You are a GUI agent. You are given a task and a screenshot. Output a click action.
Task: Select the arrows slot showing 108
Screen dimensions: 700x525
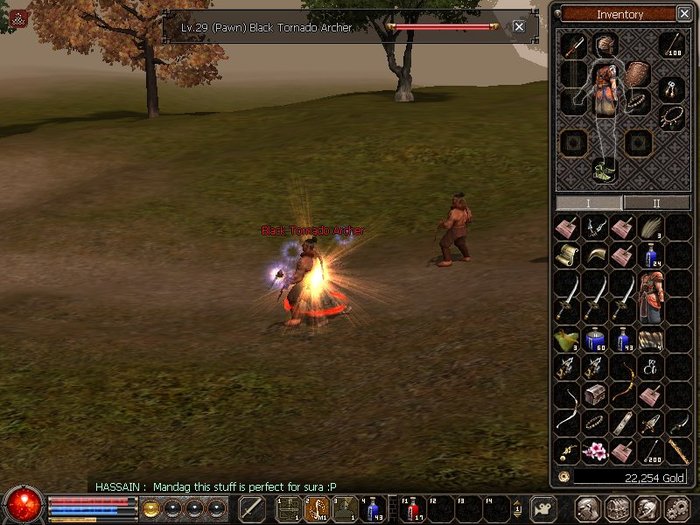[671, 45]
